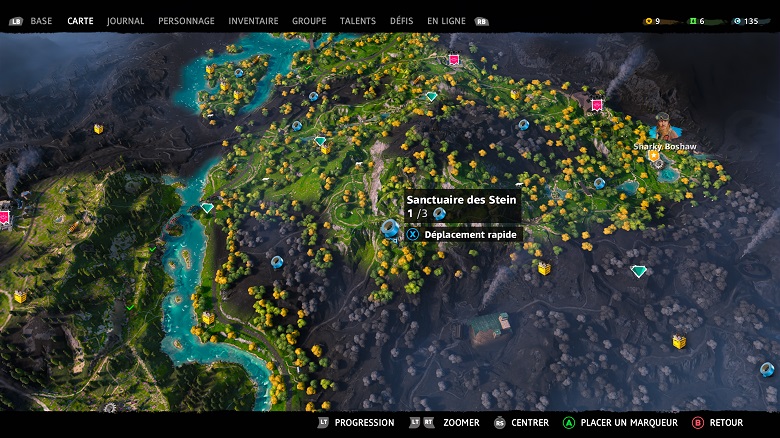Switch to the TALENTS tab
The height and width of the screenshot is (438, 780).
358,21
